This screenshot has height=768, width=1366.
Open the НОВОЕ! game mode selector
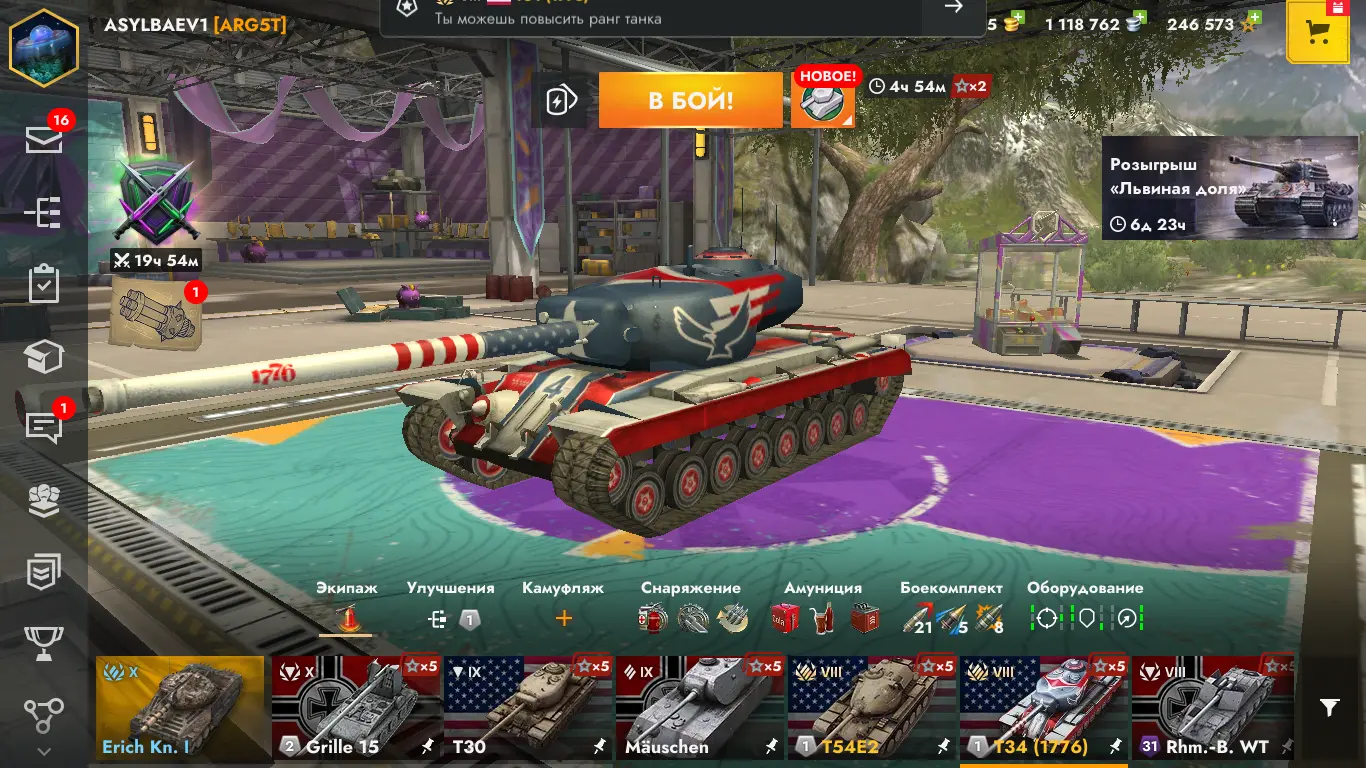pos(823,100)
